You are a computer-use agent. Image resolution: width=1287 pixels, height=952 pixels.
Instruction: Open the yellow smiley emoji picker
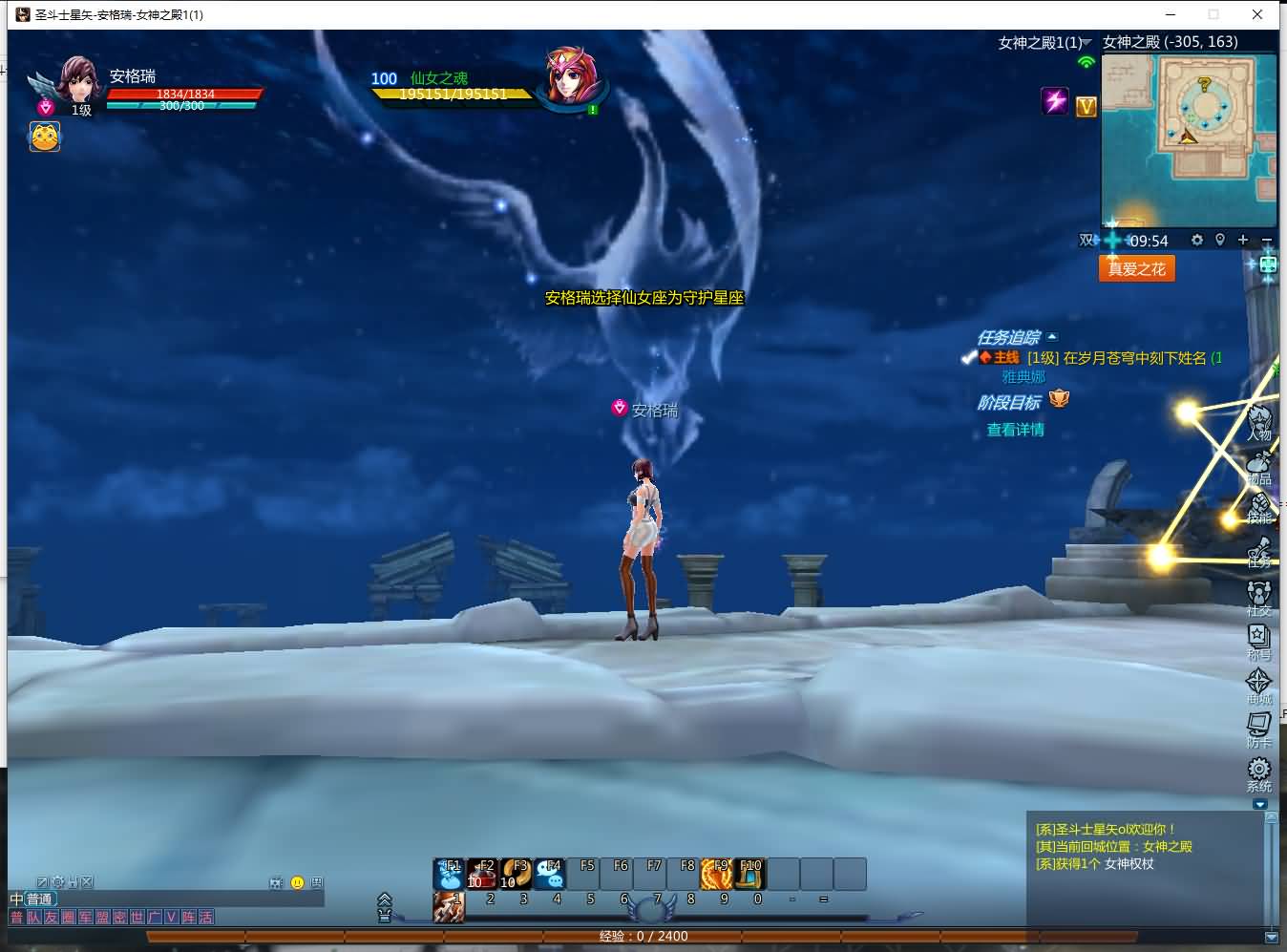click(x=297, y=882)
